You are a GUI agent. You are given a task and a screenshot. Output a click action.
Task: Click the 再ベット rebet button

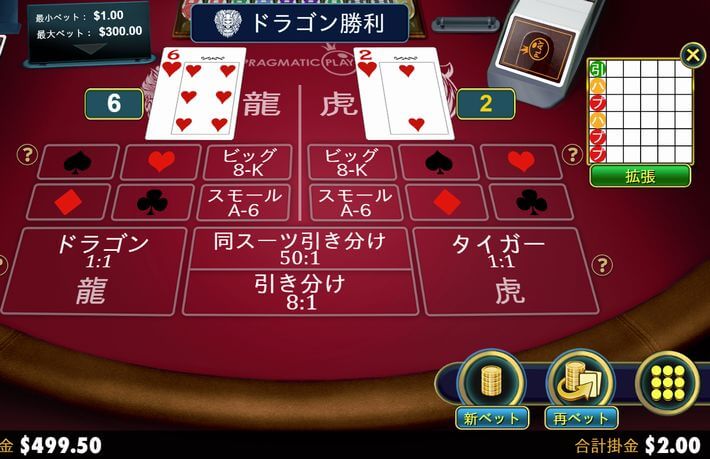[x=580, y=385]
